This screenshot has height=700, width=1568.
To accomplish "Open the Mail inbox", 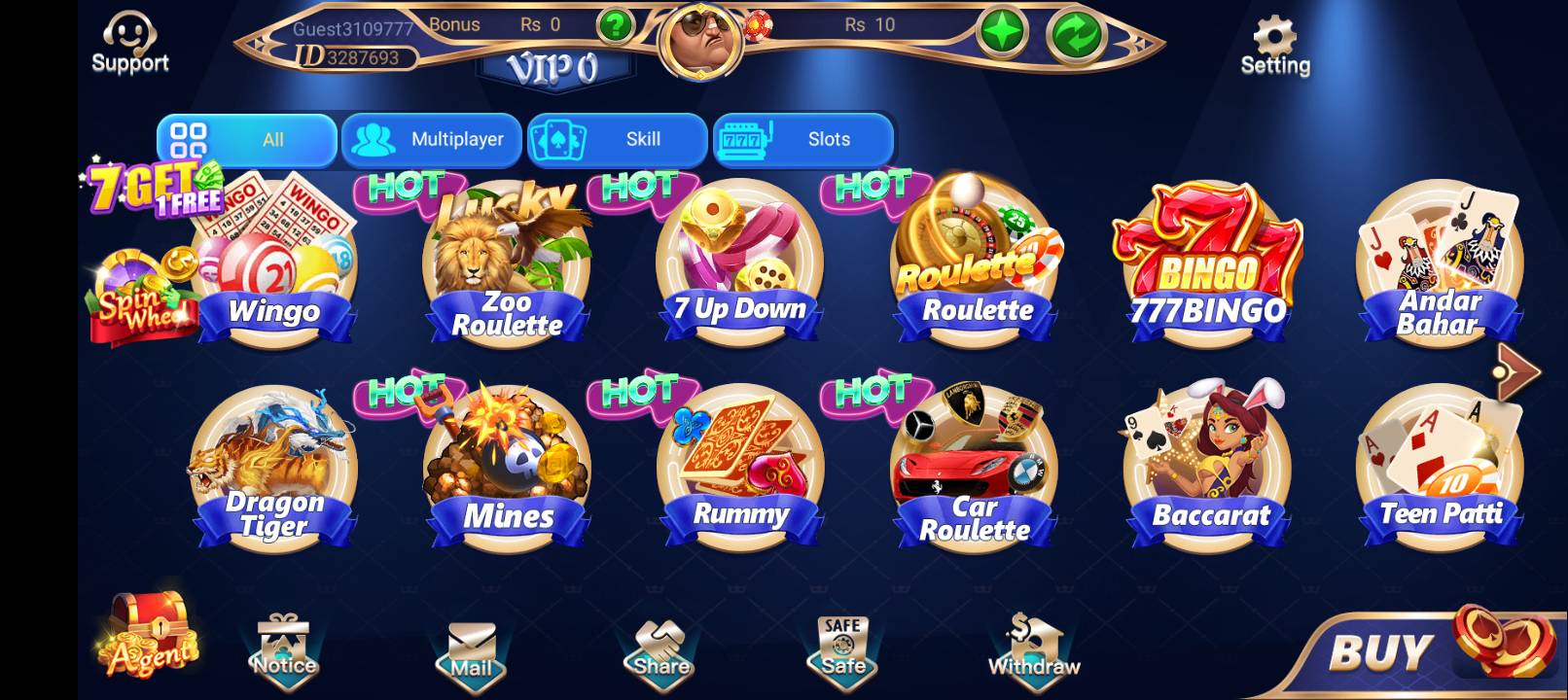I will pyautogui.click(x=470, y=642).
